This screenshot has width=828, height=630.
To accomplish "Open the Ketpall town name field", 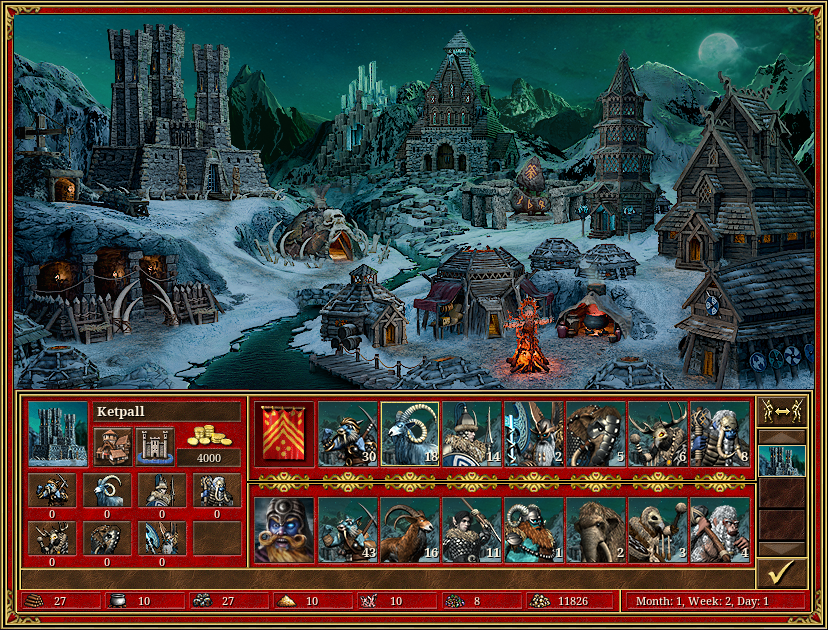I will (166, 411).
